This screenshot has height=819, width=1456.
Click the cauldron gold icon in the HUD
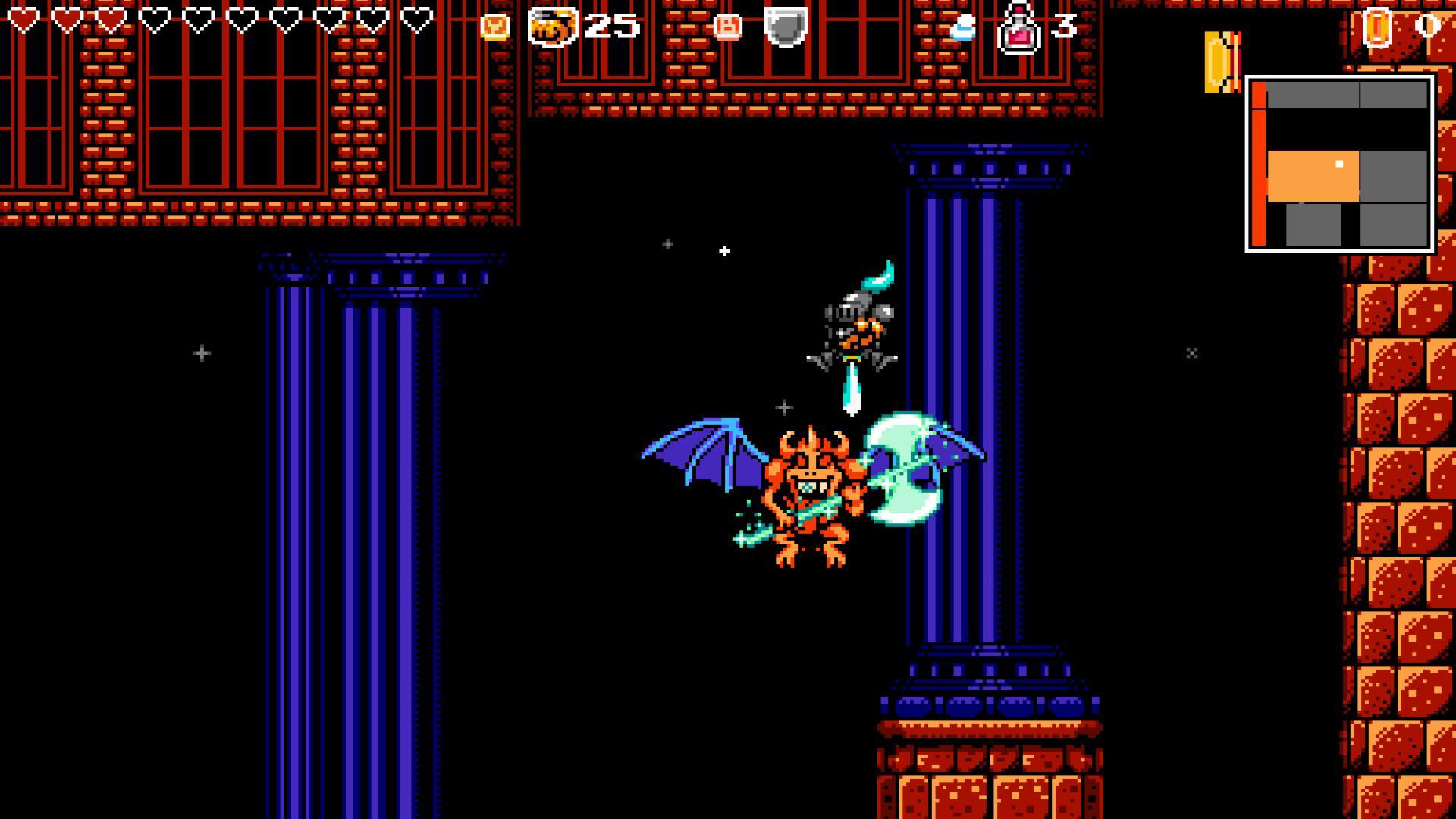tap(554, 27)
